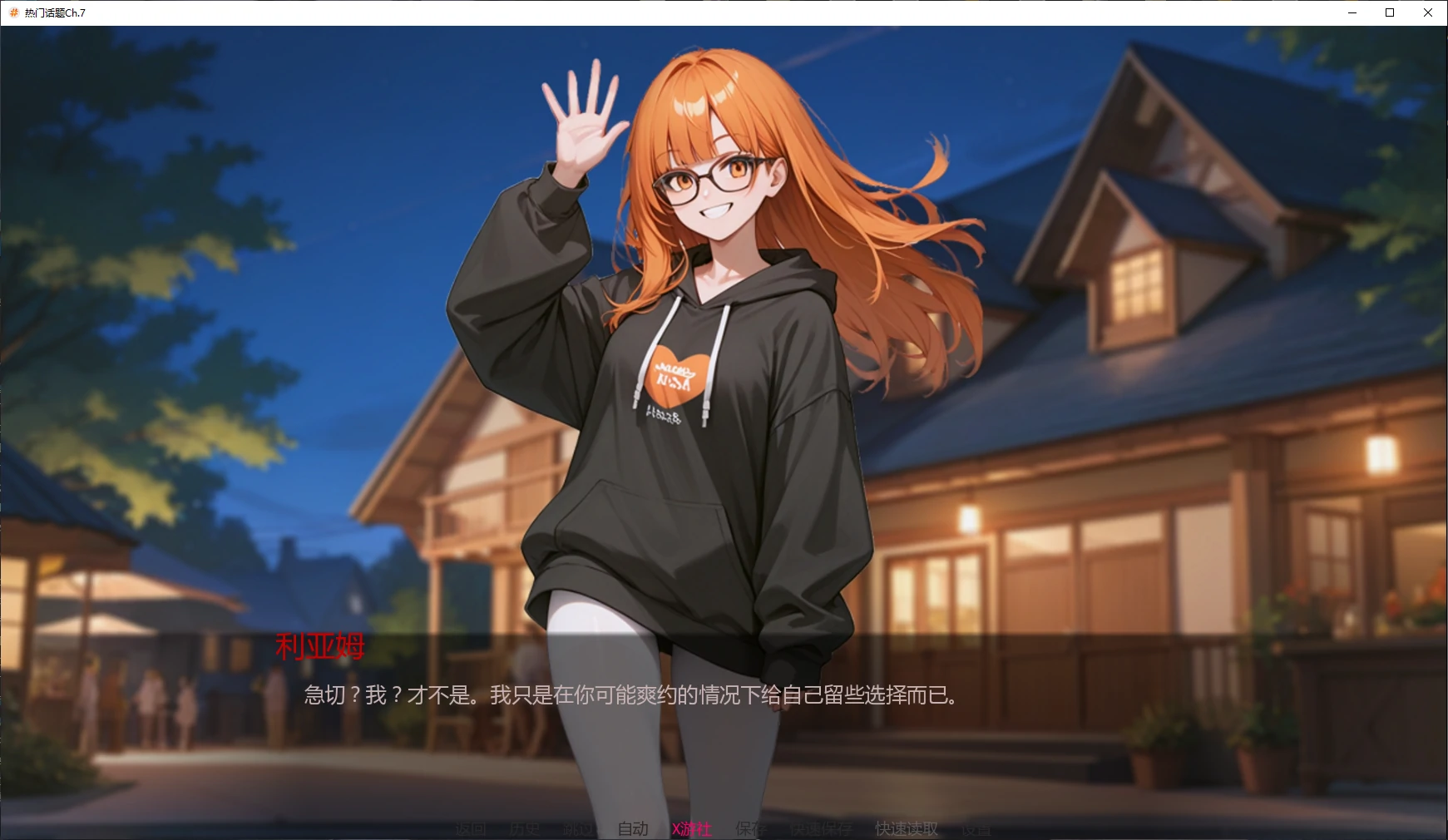1448x840 pixels.
Task: Close the 热门话题Ch.7 window
Action: click(x=1428, y=12)
